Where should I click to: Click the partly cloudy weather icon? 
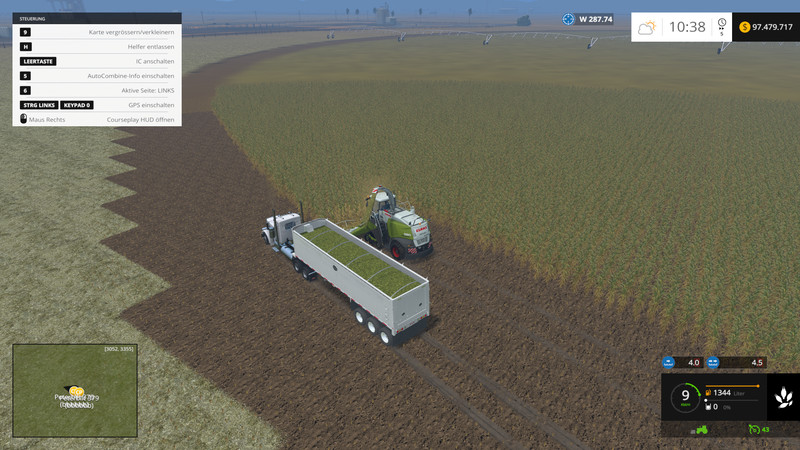click(x=648, y=27)
